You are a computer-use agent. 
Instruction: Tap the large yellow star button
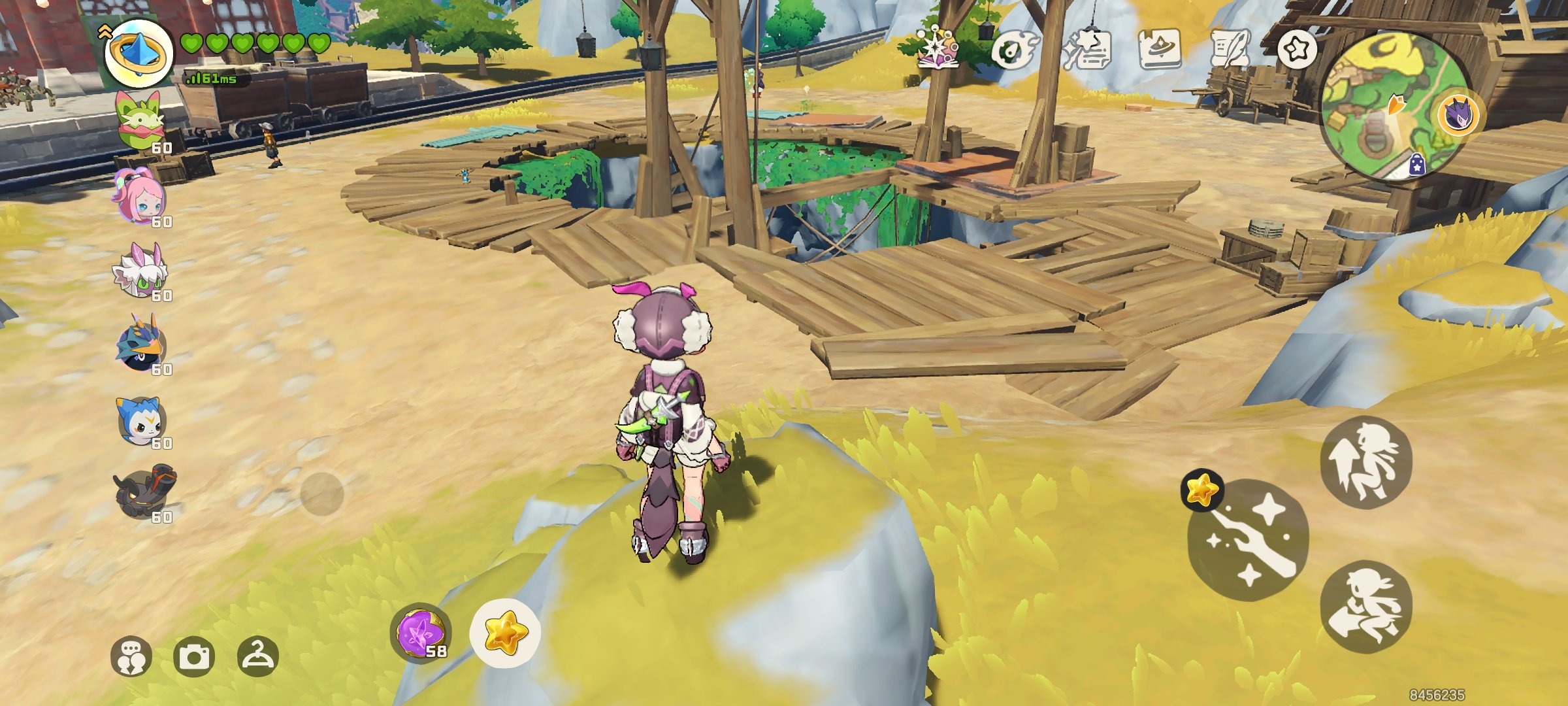click(505, 633)
